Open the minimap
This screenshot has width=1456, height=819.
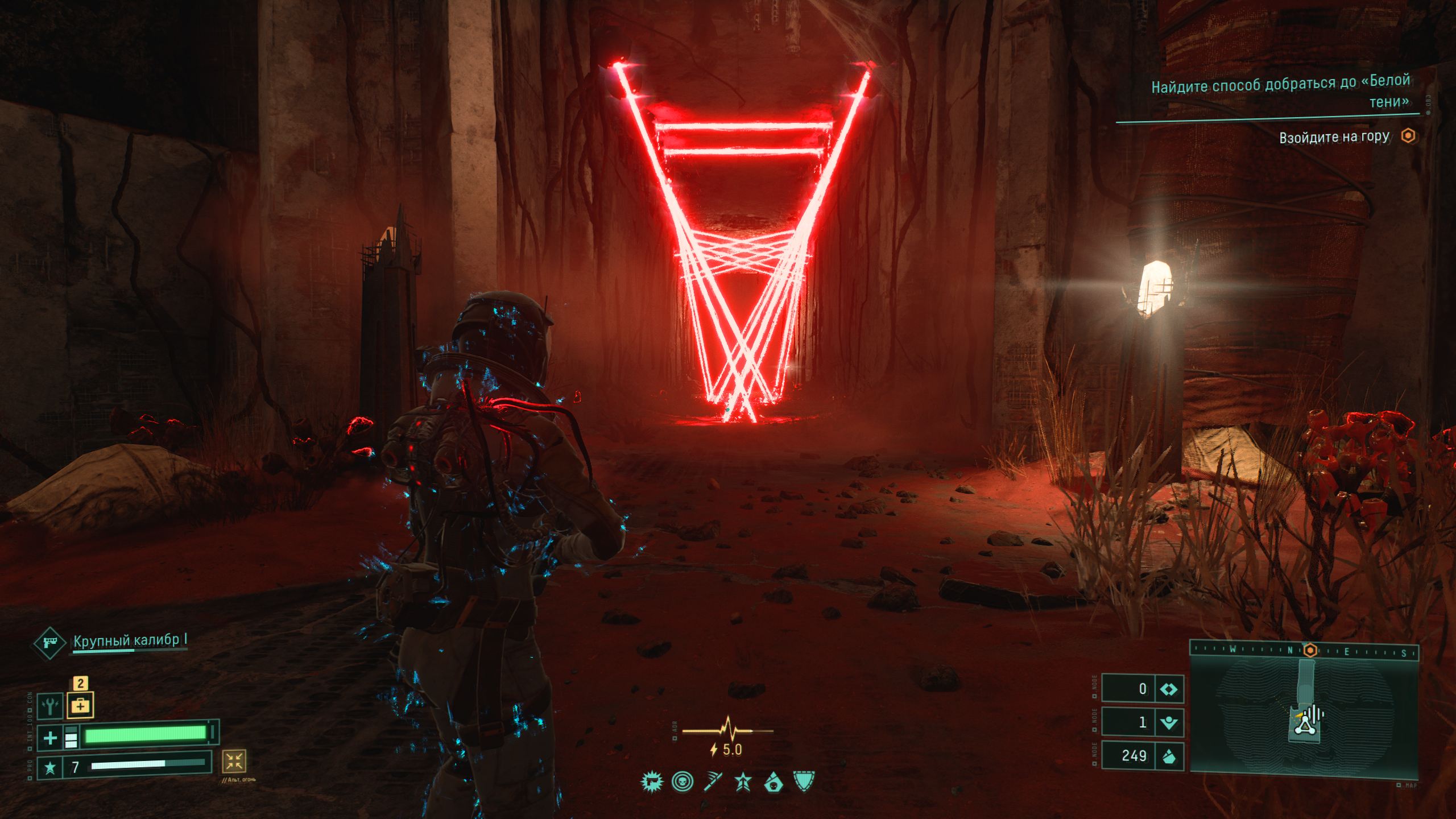coord(1304,715)
